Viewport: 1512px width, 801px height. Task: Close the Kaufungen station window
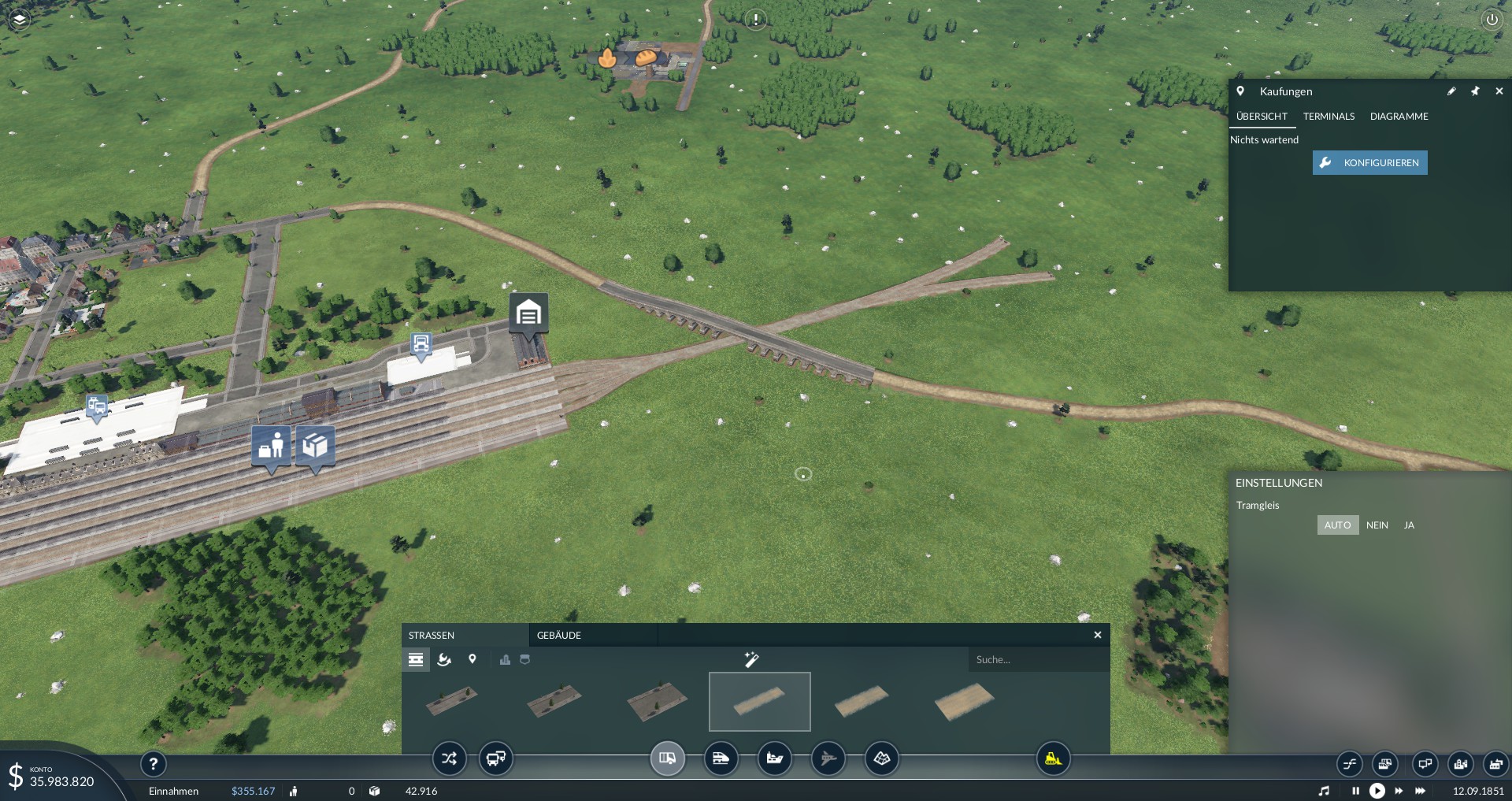point(1499,91)
